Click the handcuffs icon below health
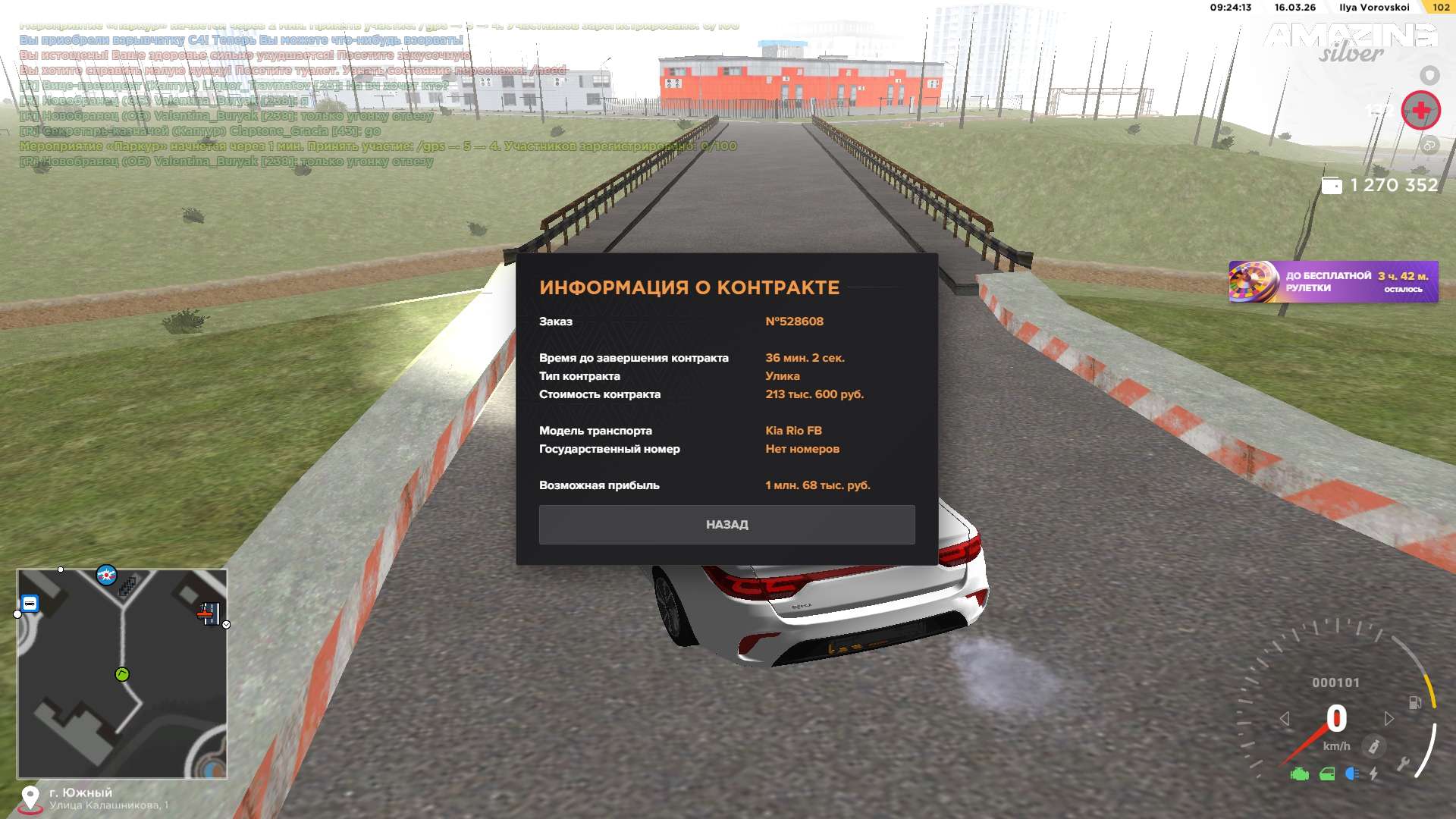The height and width of the screenshot is (819, 1456). click(x=1429, y=146)
